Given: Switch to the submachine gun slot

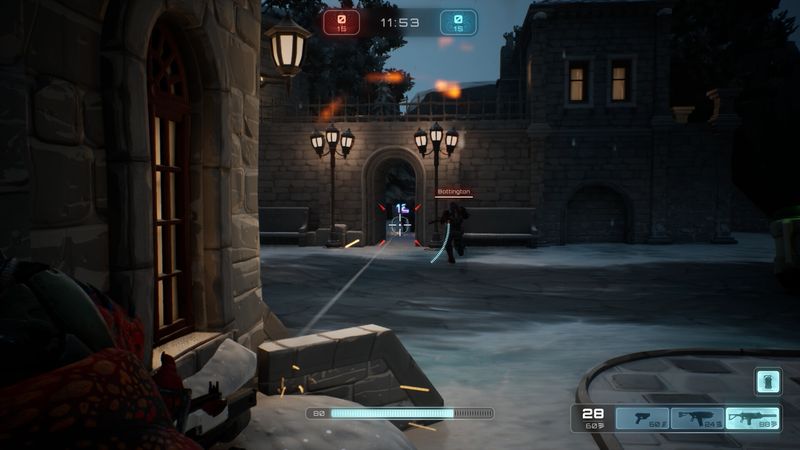Looking at the screenshot, I should pyautogui.click(x=697, y=418).
